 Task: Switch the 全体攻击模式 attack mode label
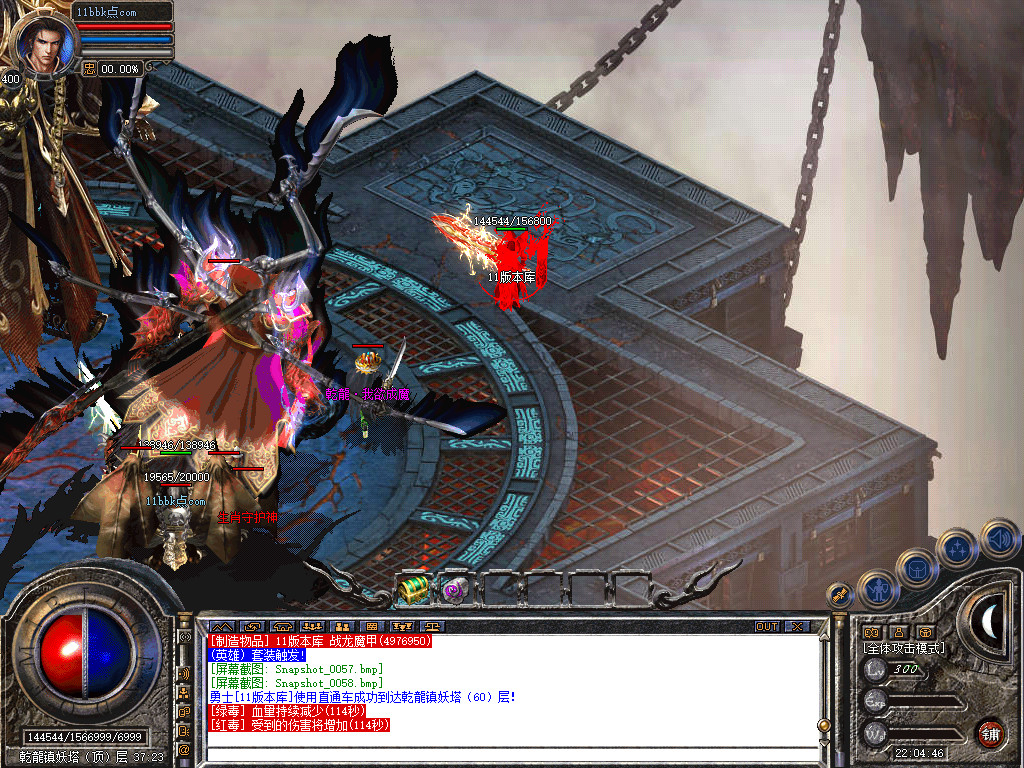click(903, 648)
